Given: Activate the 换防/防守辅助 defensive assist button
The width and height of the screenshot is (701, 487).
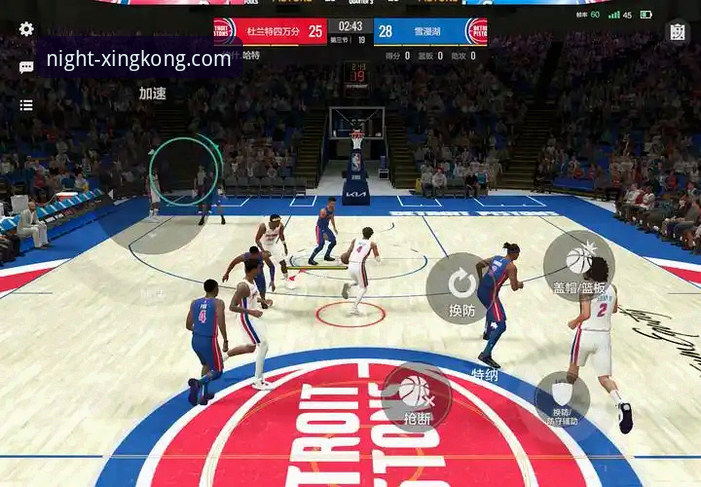Looking at the screenshot, I should [x=561, y=399].
